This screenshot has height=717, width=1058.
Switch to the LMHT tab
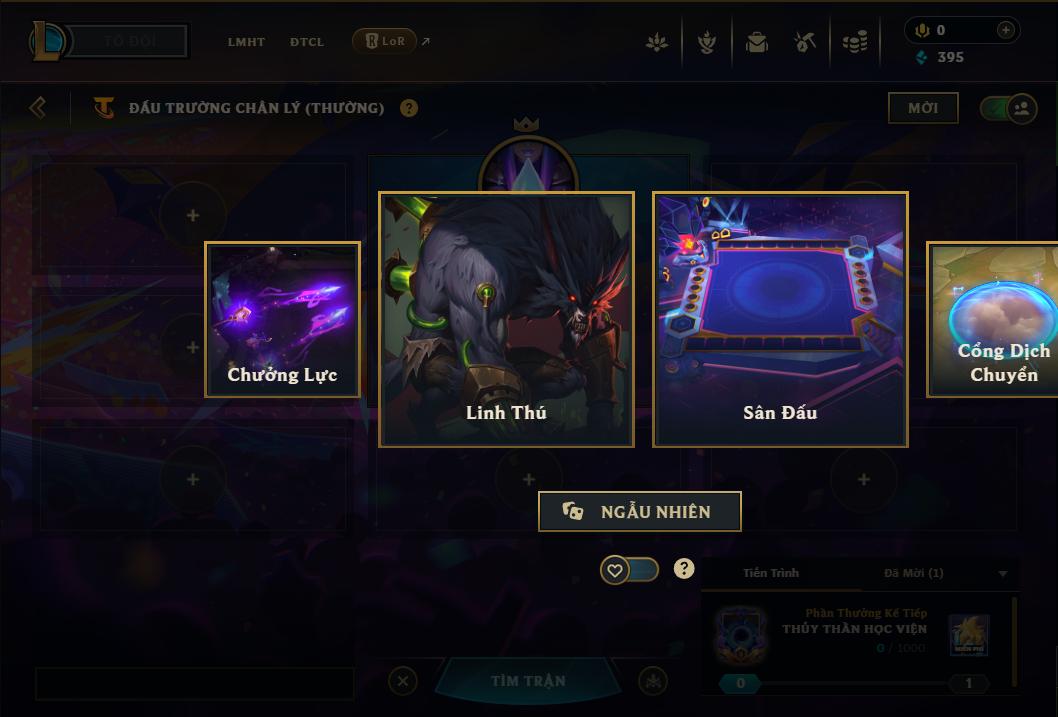tap(246, 42)
